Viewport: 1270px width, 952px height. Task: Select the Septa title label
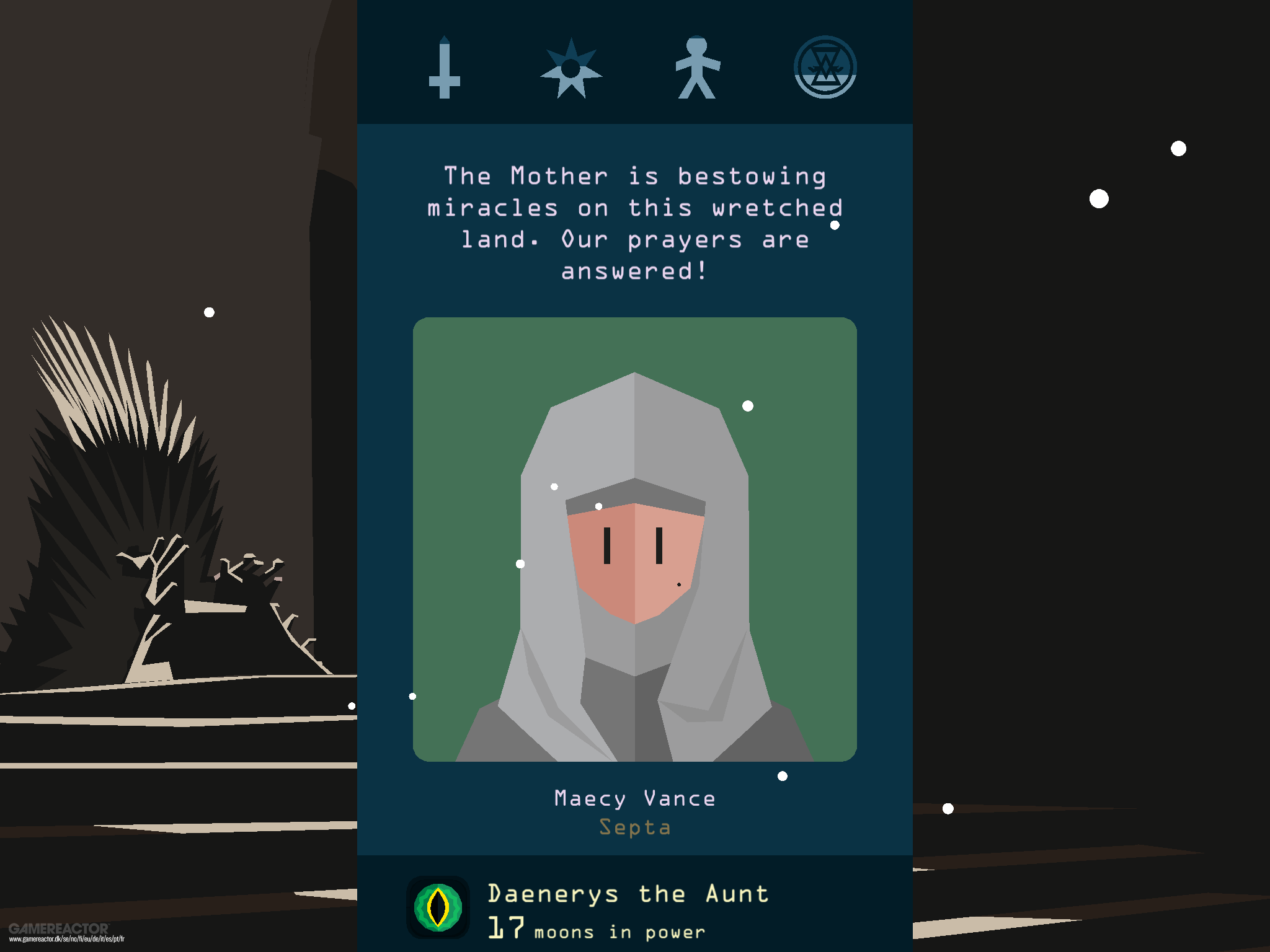634,826
